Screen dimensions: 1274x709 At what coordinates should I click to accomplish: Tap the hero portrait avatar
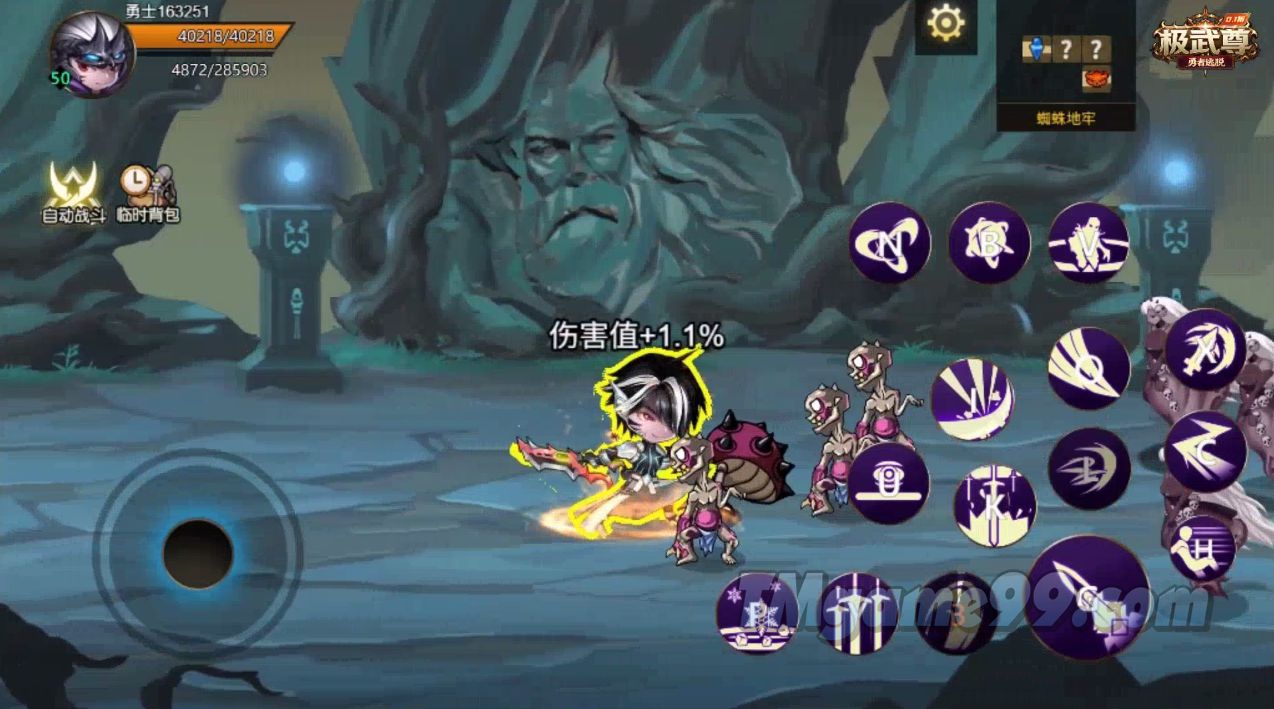(x=91, y=54)
